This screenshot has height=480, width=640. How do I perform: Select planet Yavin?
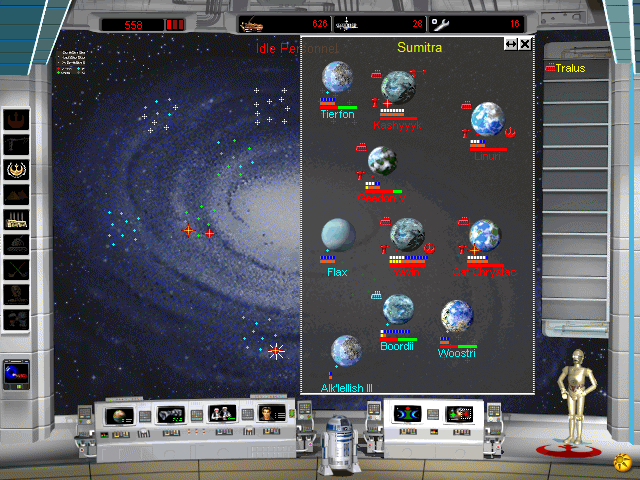(407, 234)
